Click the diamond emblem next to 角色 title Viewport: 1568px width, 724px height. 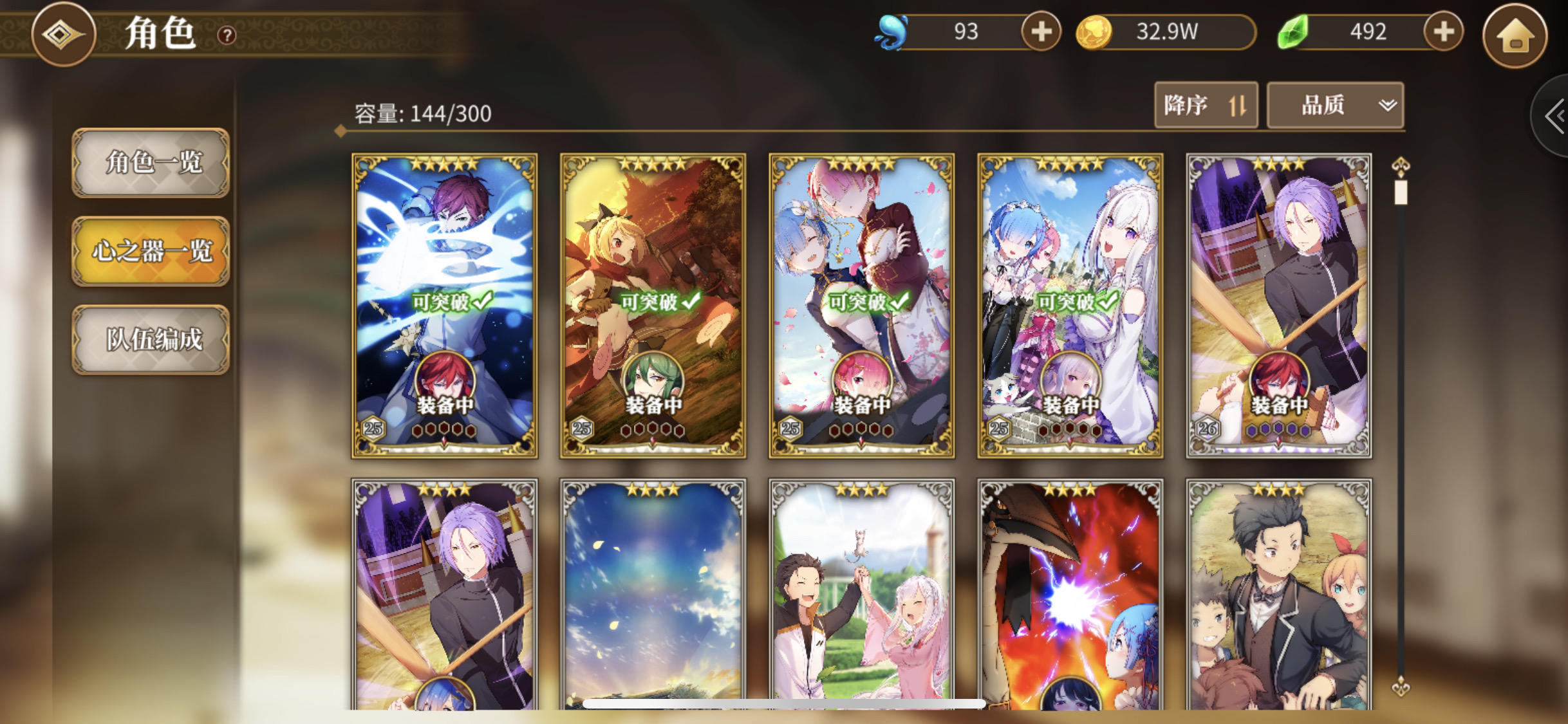(63, 35)
